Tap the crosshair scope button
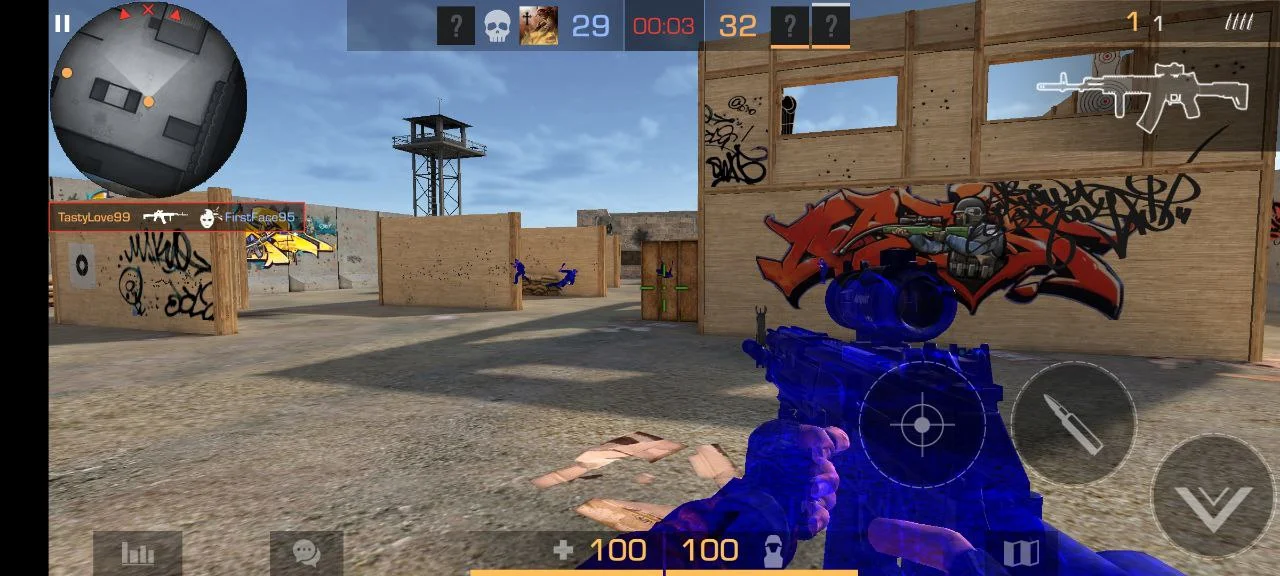This screenshot has width=1280, height=576. tap(922, 425)
